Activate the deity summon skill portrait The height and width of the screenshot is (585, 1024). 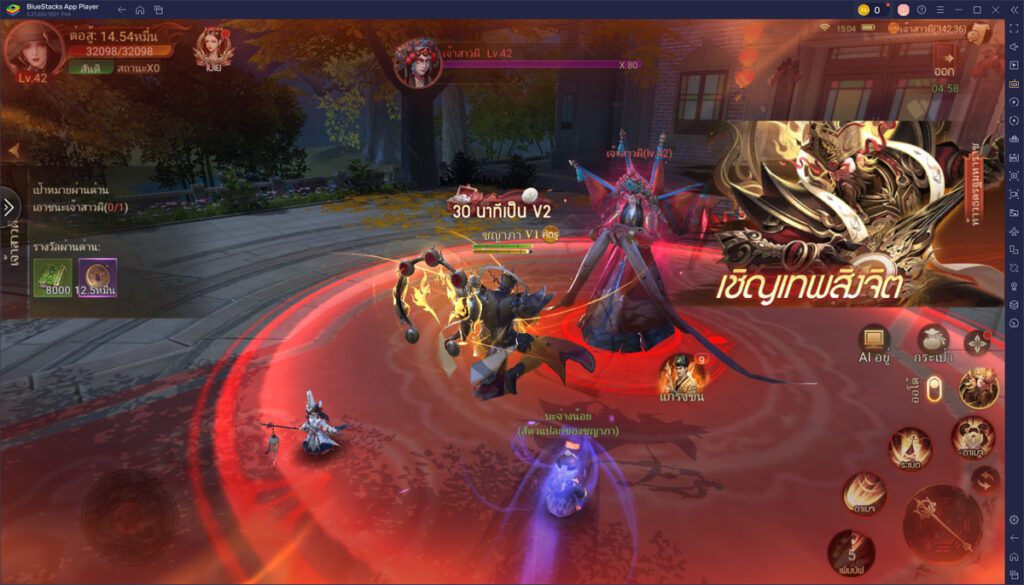coord(978,388)
